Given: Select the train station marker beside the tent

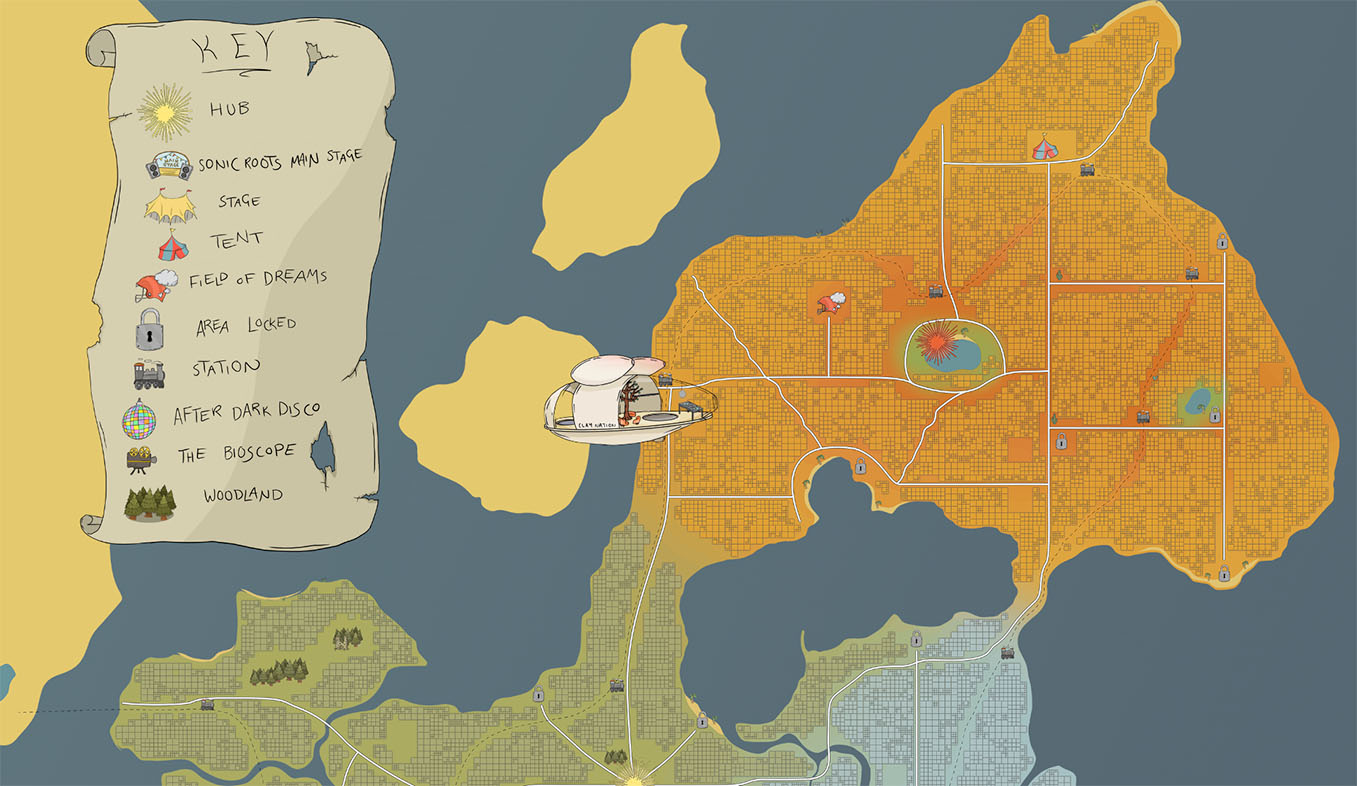Looking at the screenshot, I should [x=1087, y=170].
